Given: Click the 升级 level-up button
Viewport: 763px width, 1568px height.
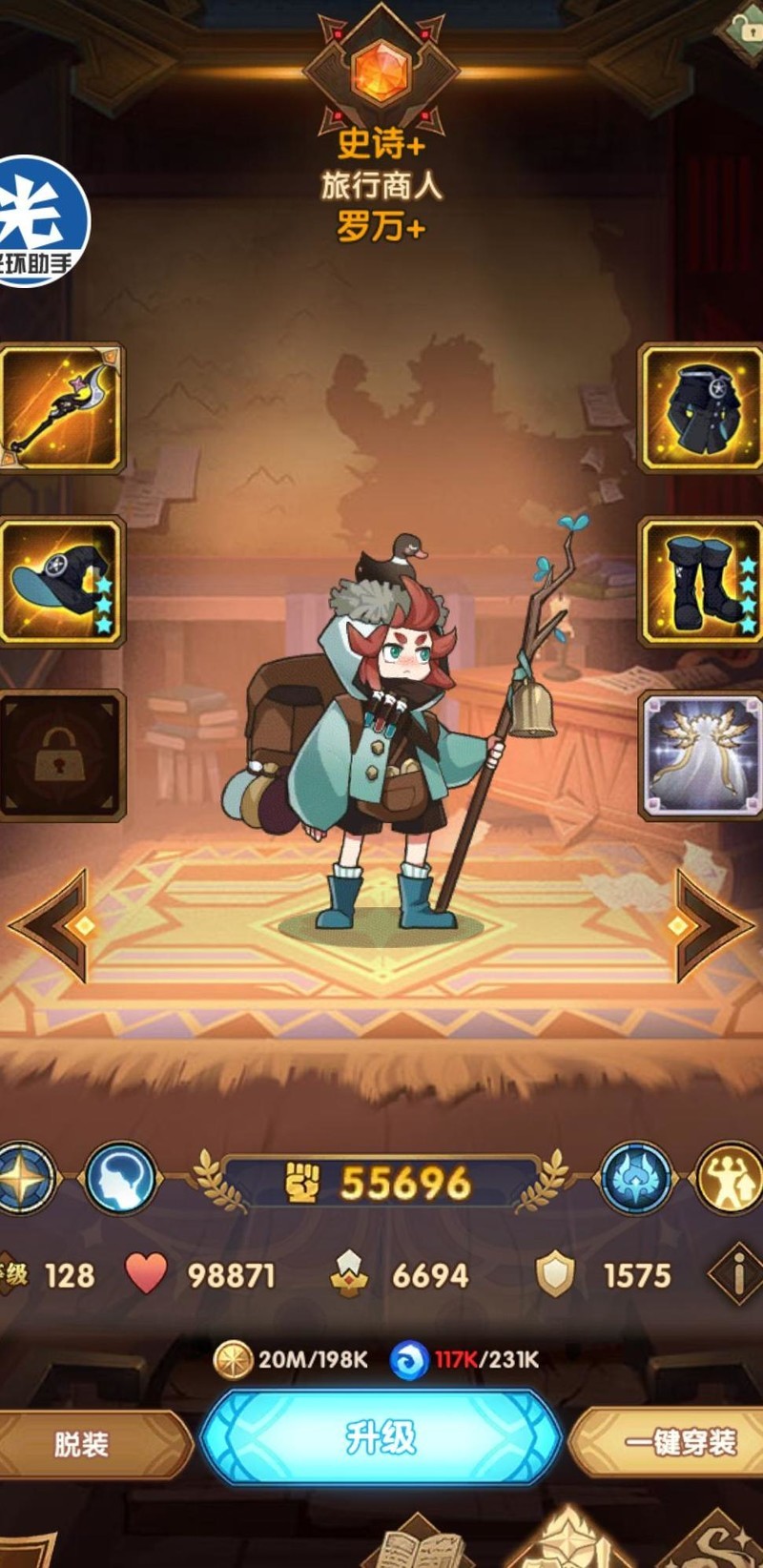Looking at the screenshot, I should [x=381, y=1437].
